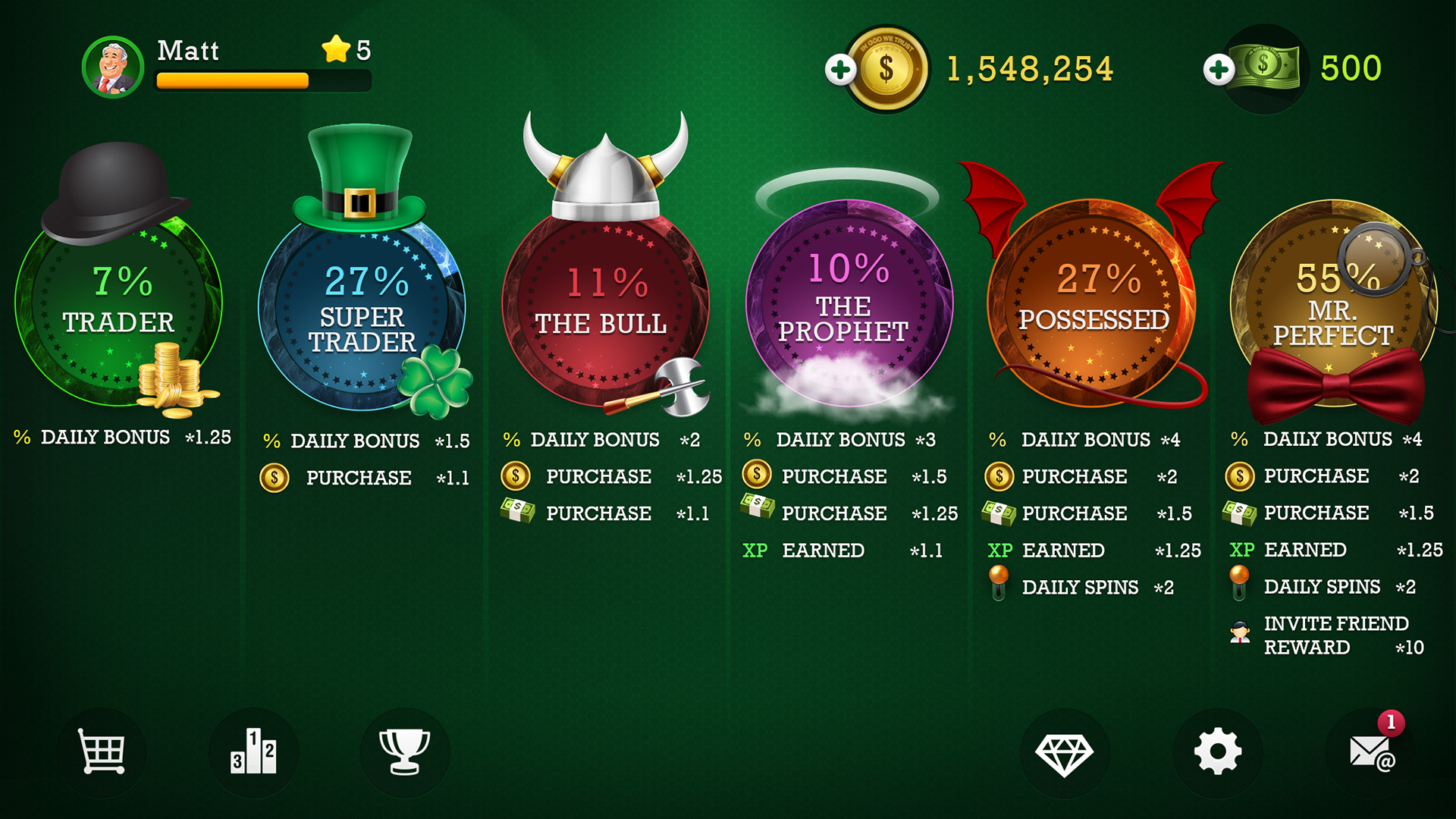Open Matt's player profile avatar
1456x819 pixels.
[113, 67]
